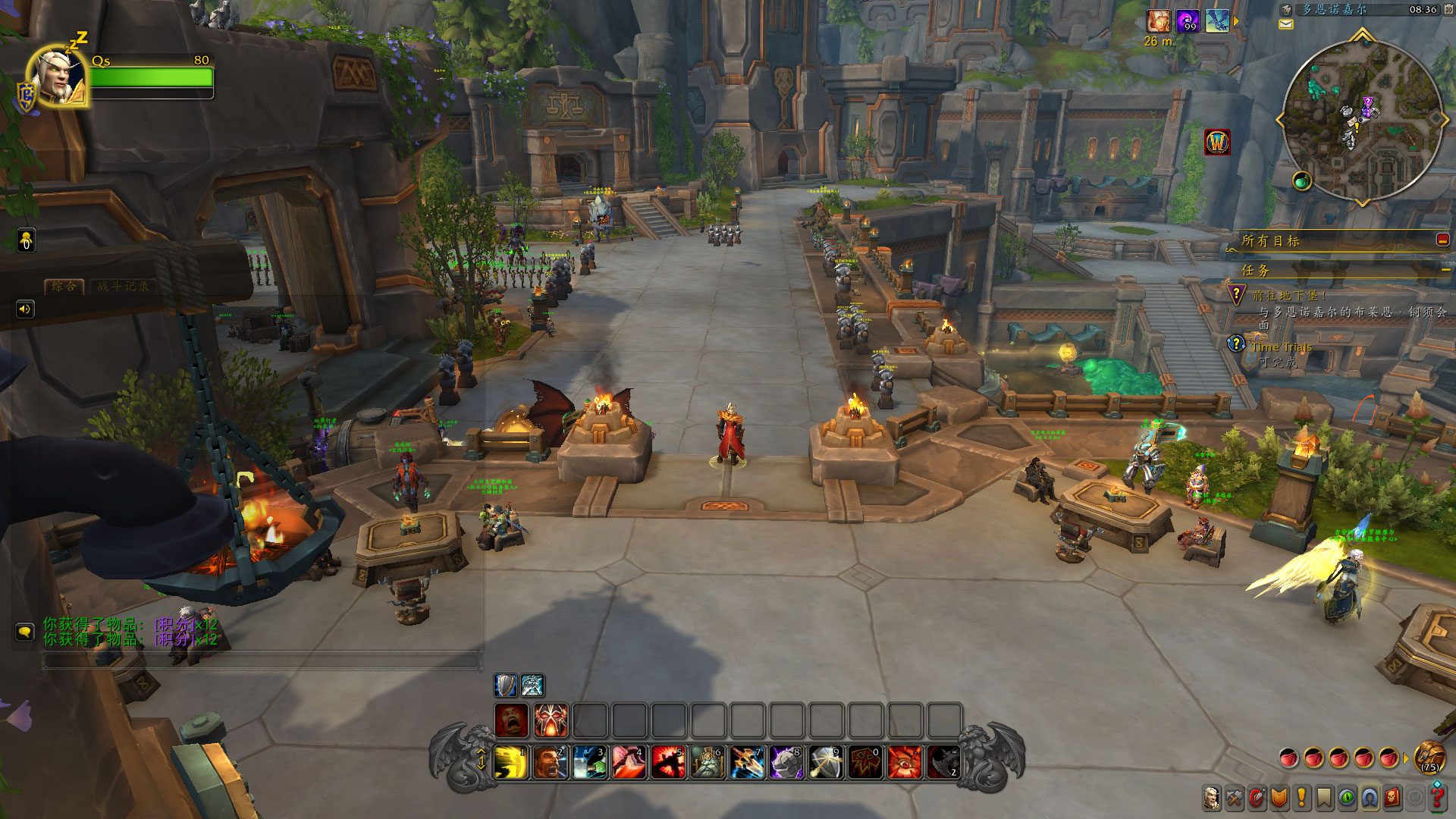The height and width of the screenshot is (819, 1456).
Task: Switch to the 战斗记录 combat log tab
Action: point(123,286)
